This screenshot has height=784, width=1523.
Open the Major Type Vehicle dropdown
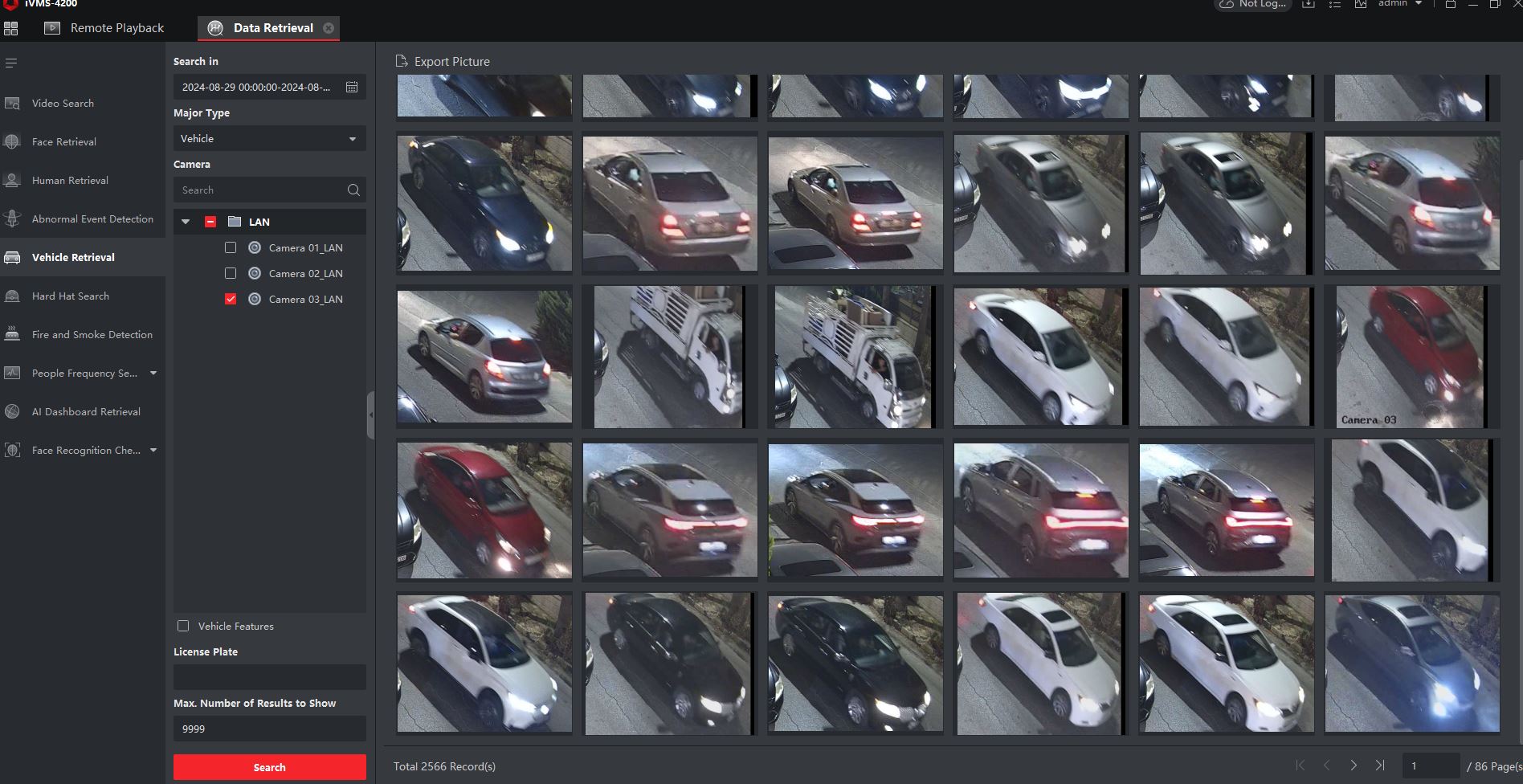click(269, 139)
